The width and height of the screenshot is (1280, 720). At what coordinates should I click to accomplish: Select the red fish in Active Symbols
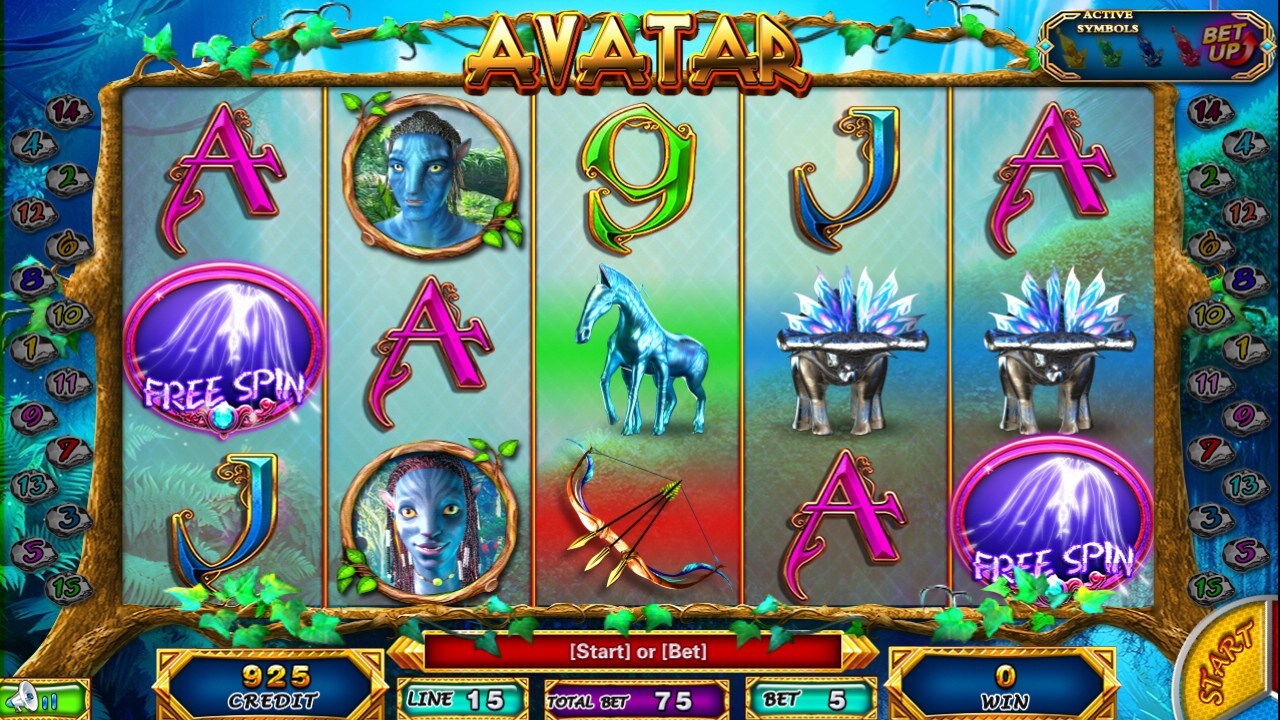1188,48
